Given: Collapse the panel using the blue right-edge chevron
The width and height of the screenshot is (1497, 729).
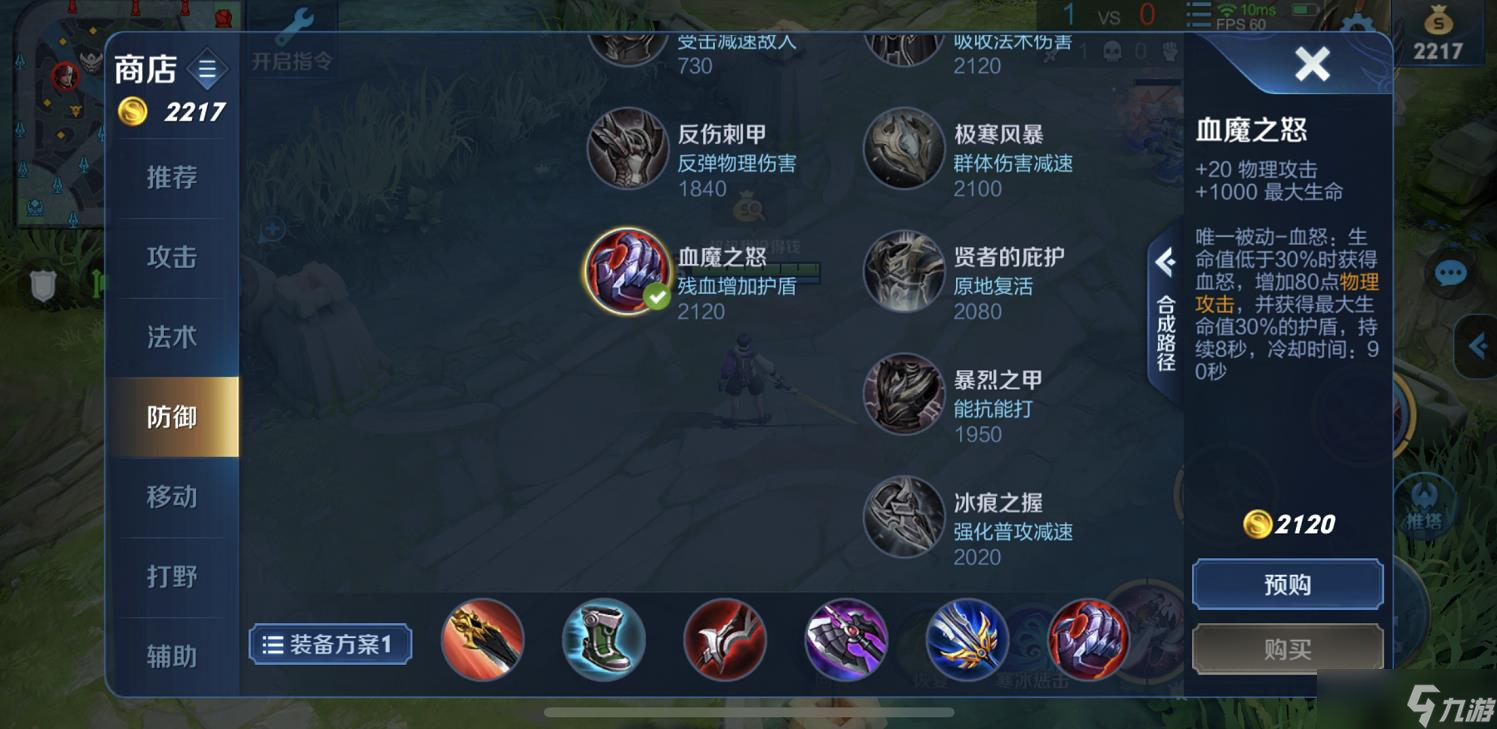Looking at the screenshot, I should tap(1478, 345).
